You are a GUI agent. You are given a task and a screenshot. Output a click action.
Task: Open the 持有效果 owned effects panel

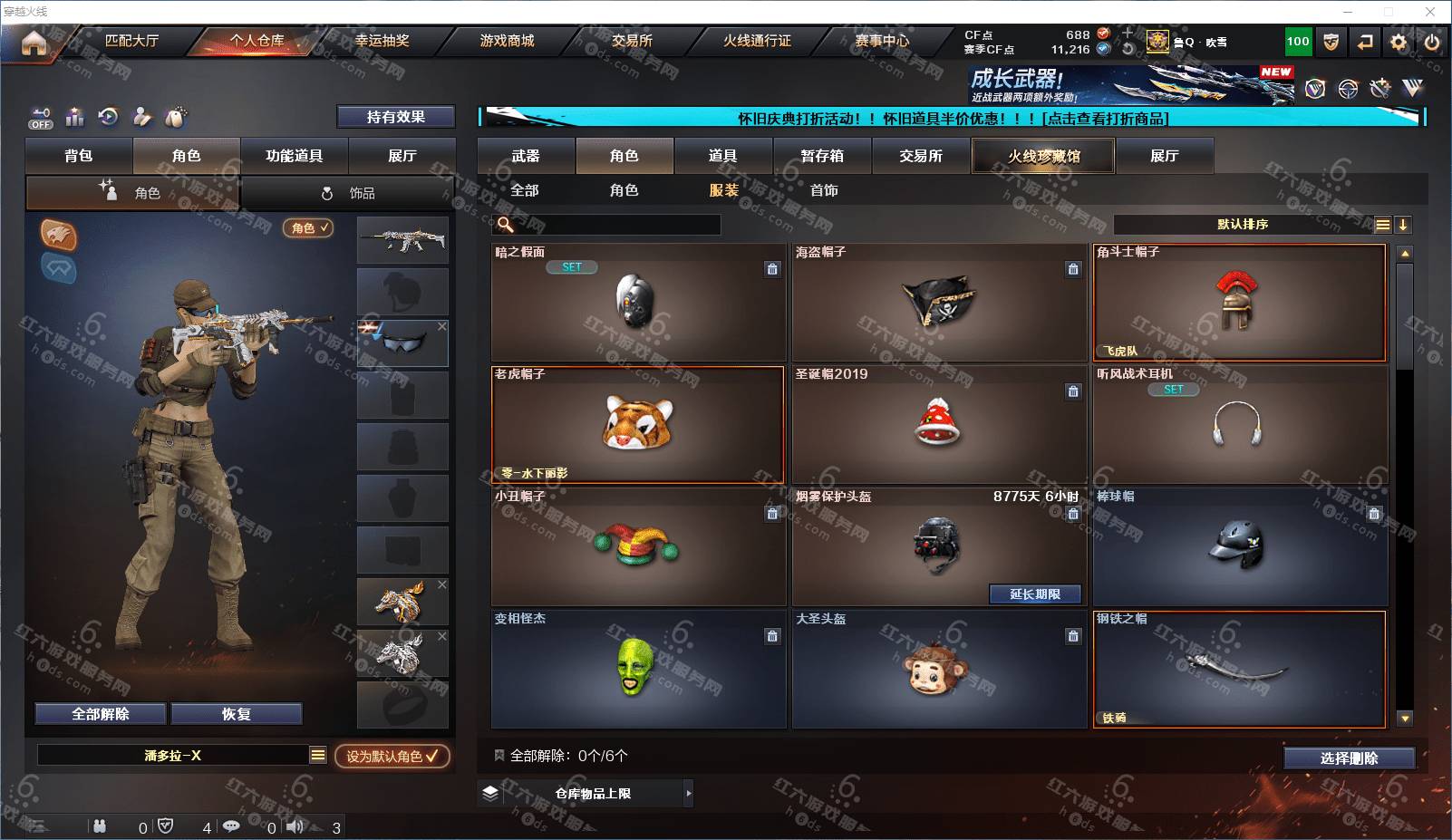(x=395, y=117)
